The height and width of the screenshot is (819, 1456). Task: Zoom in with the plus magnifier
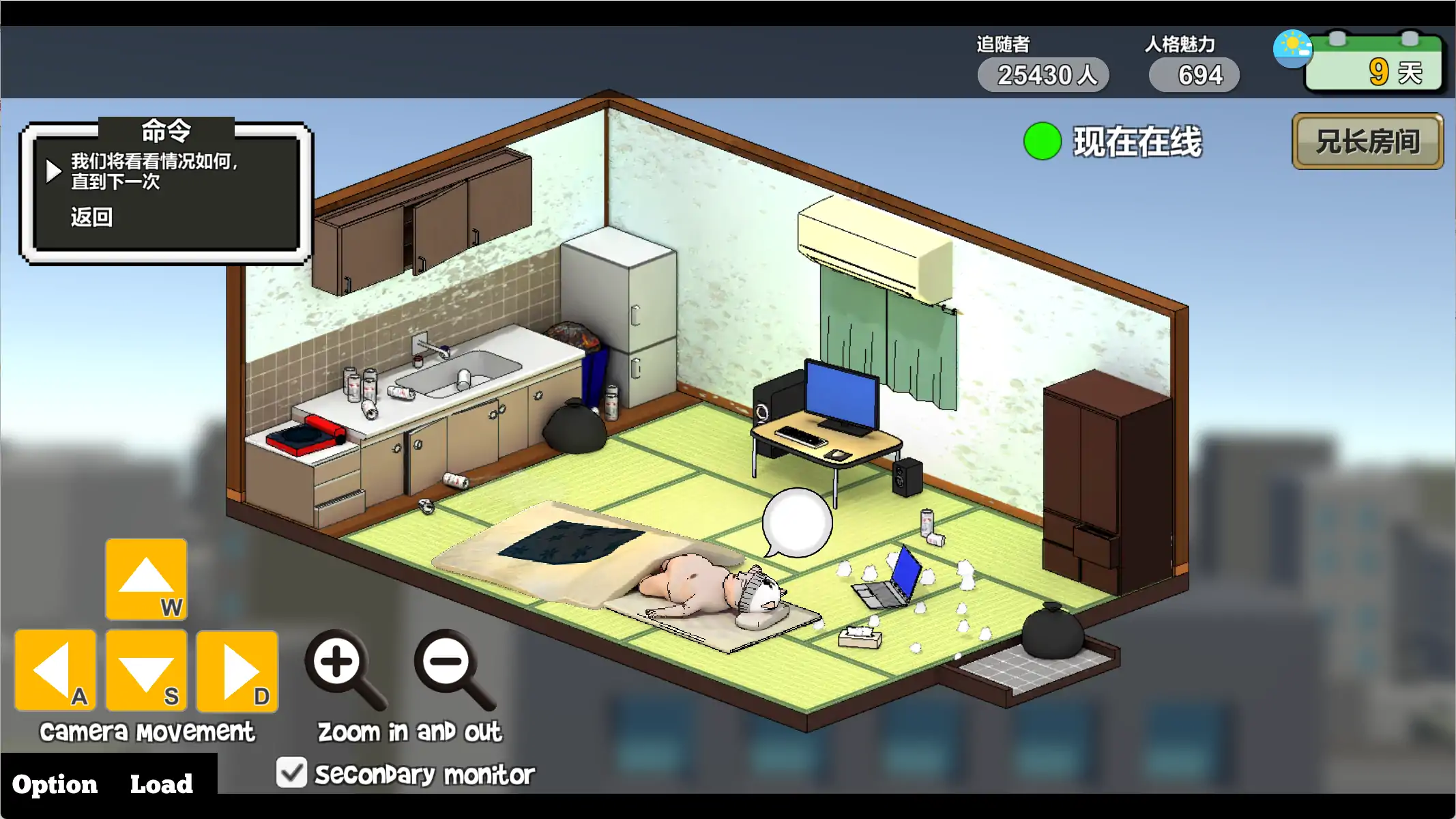coord(339,665)
